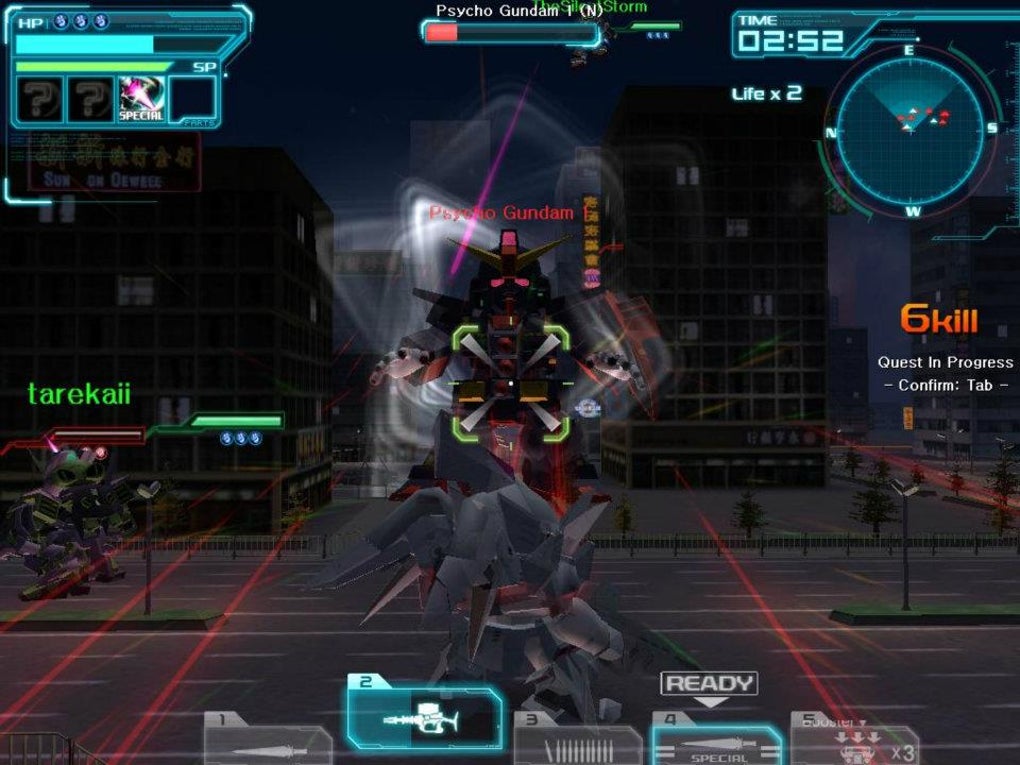Viewport: 1020px width, 765px height.
Task: Open the Quest In Progress tracker
Action: 944,363
